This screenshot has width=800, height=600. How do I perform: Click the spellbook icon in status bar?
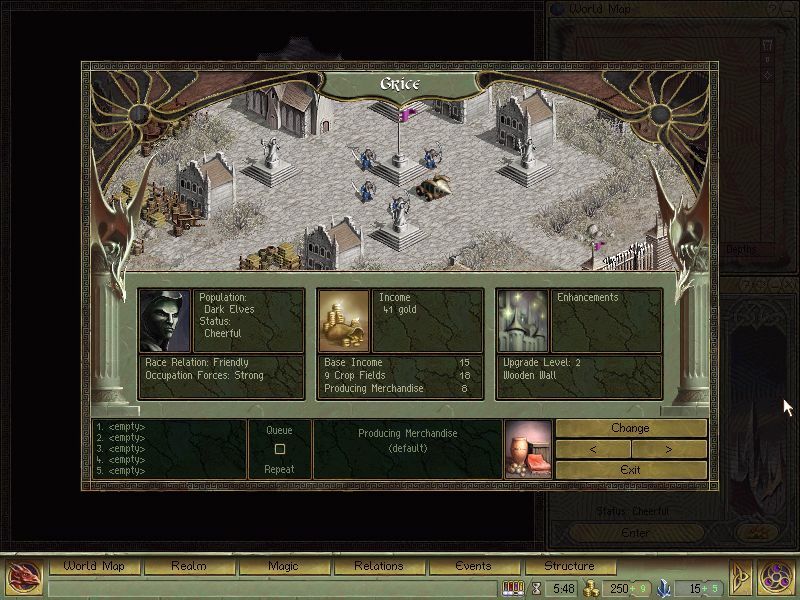click(x=513, y=588)
